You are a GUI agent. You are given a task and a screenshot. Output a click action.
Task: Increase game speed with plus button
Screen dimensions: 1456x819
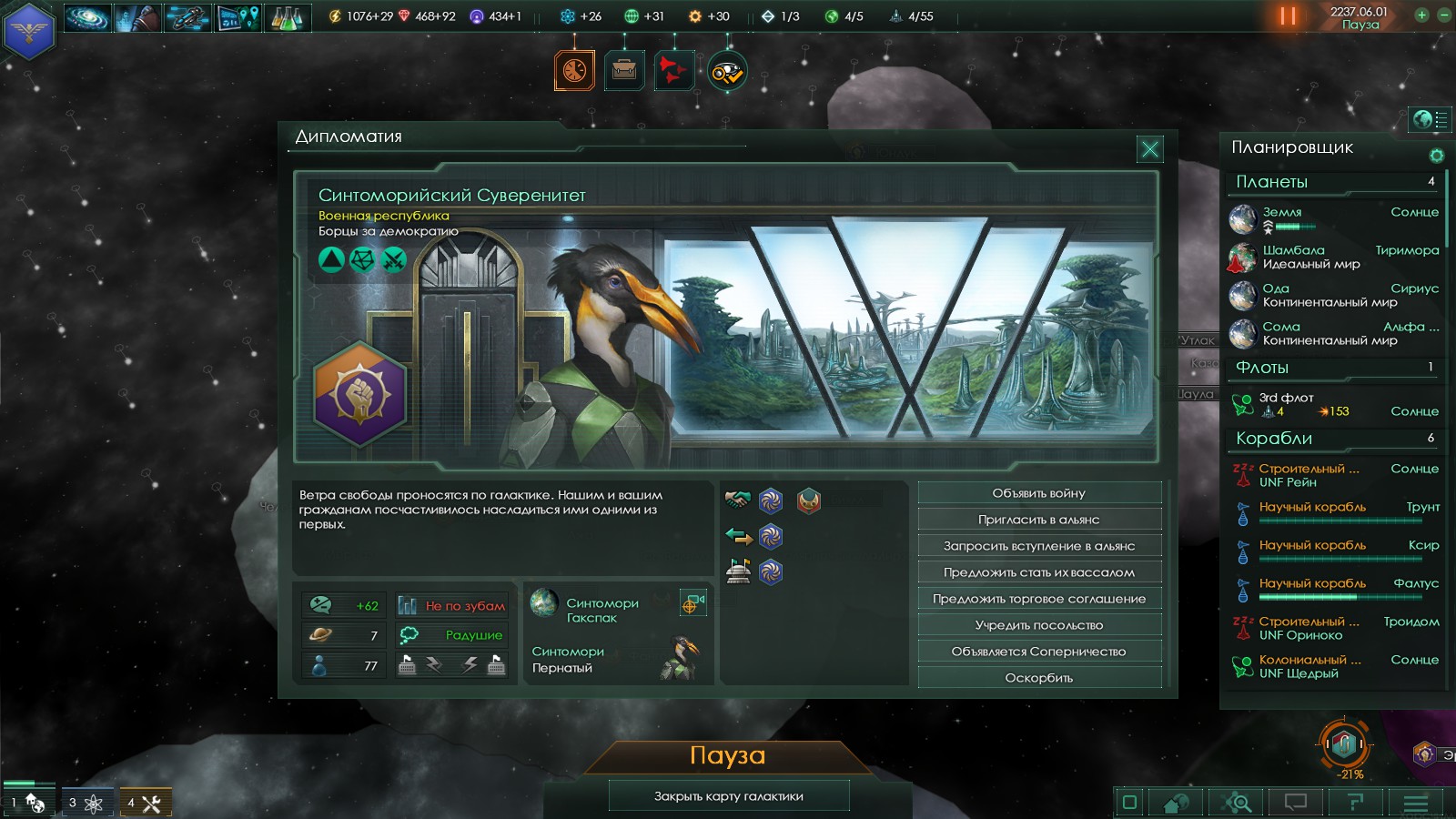(1421, 15)
